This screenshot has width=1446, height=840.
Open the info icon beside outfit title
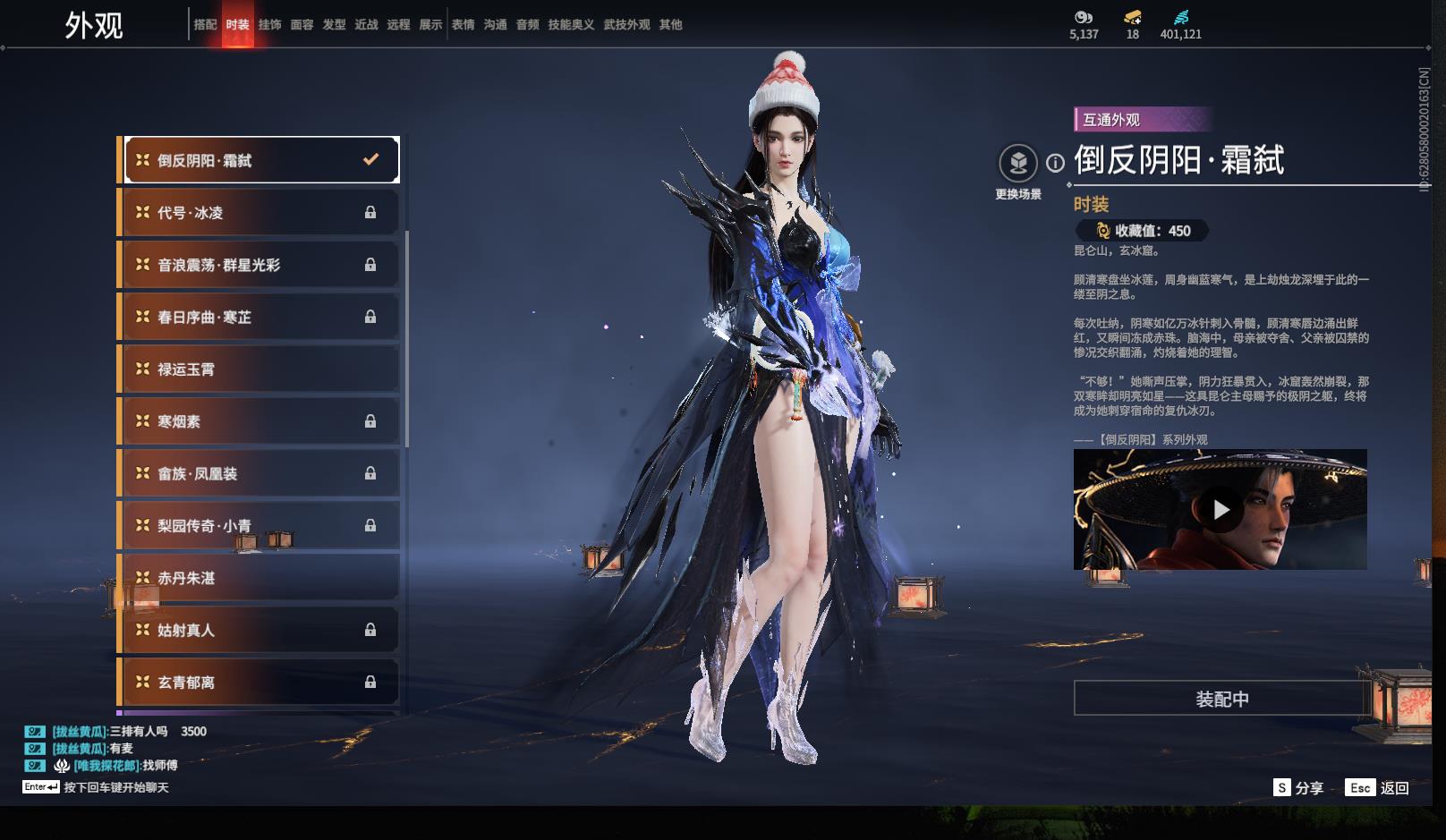[1056, 163]
